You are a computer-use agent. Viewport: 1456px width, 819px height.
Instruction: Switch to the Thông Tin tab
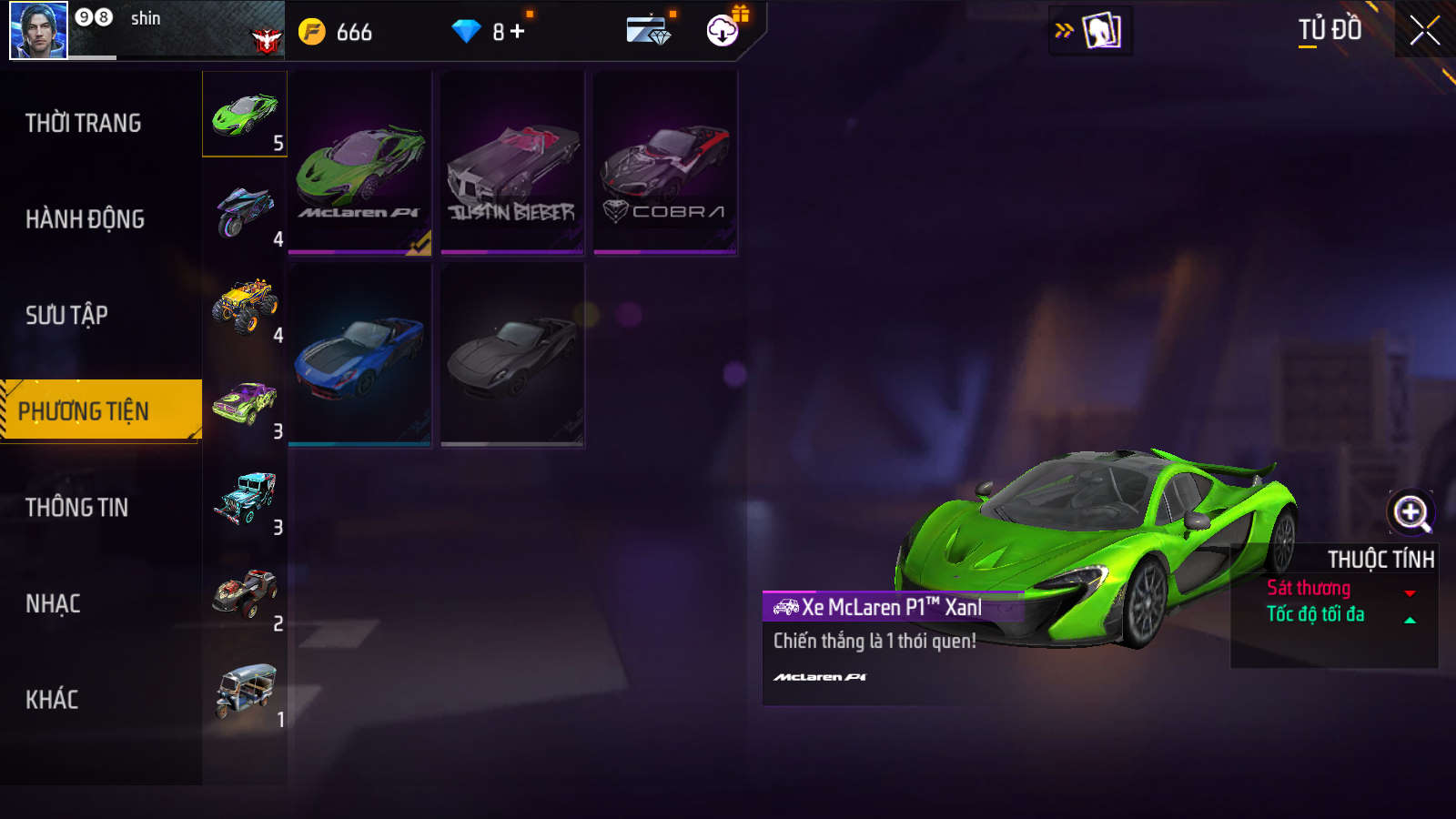(x=76, y=508)
